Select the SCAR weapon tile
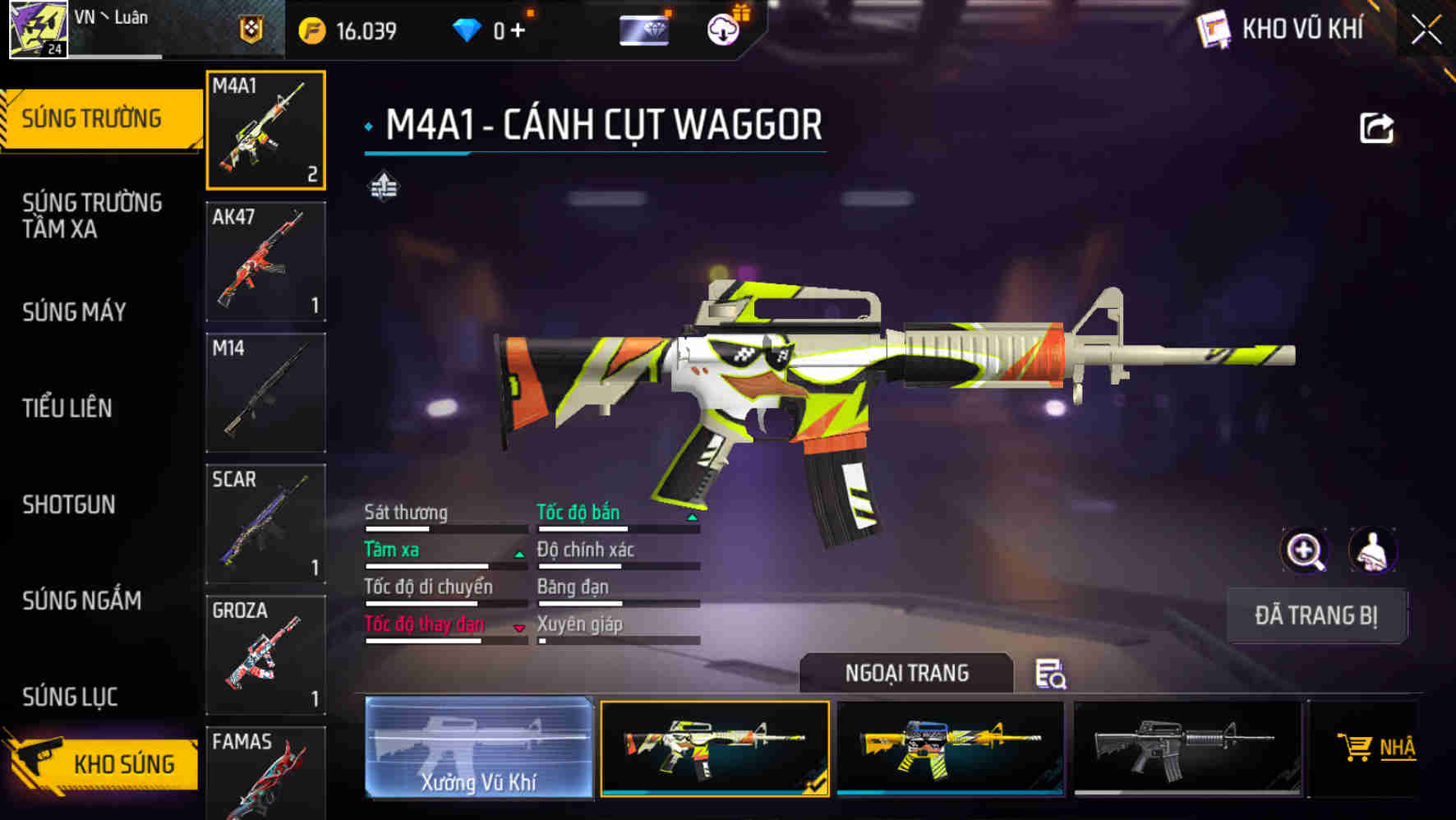This screenshot has height=820, width=1456. (x=265, y=523)
